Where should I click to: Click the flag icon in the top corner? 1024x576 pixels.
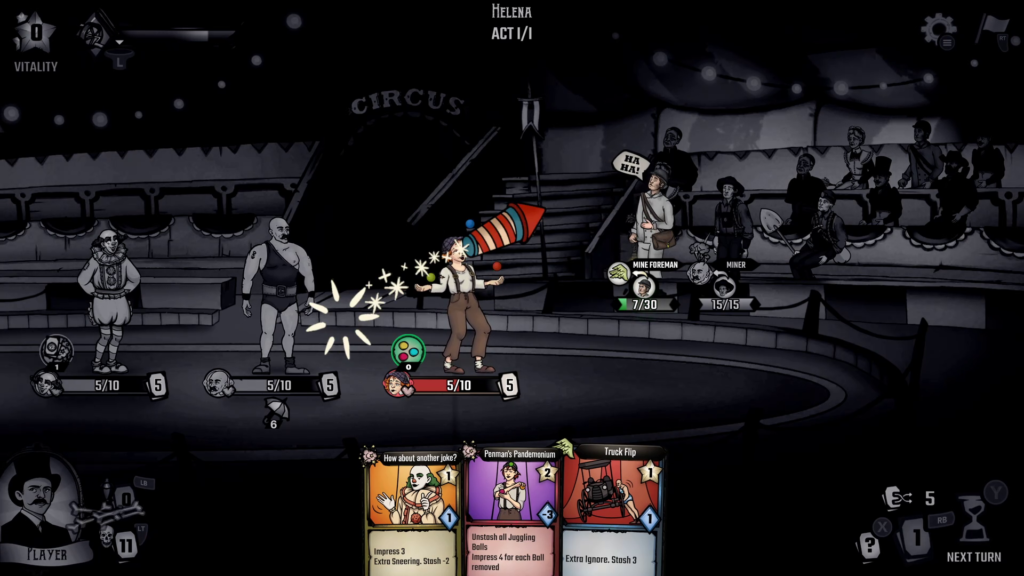991,29
